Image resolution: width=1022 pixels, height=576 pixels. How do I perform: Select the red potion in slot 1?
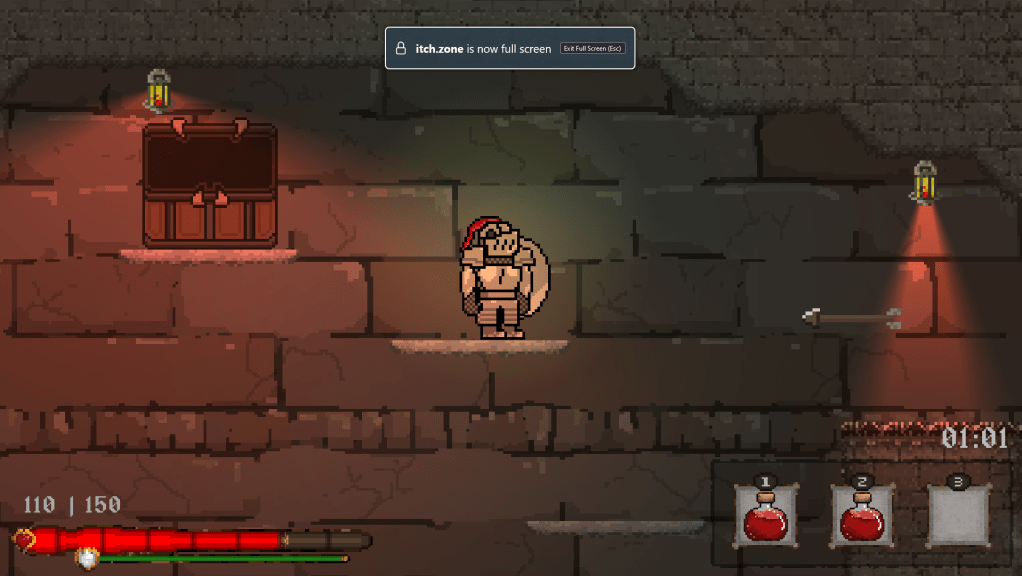[x=766, y=516]
